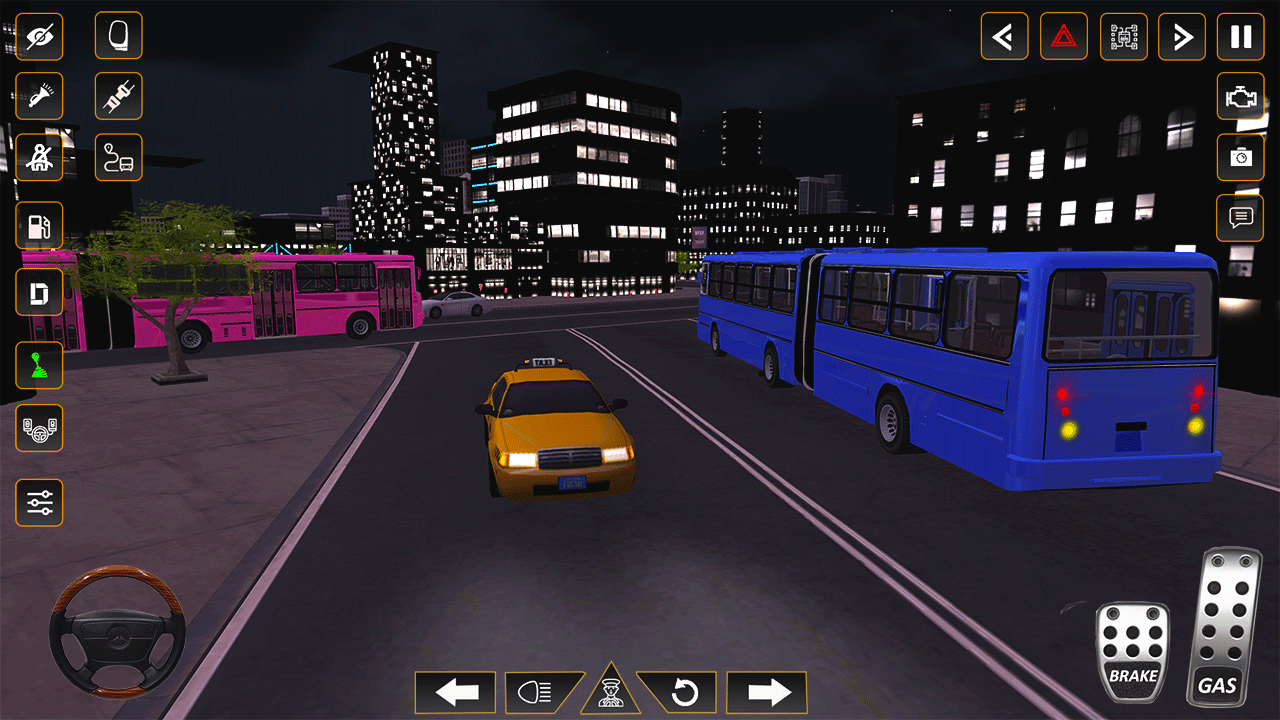1280x720 pixels.
Task: Select the fuel pump icon
Action: [40, 226]
